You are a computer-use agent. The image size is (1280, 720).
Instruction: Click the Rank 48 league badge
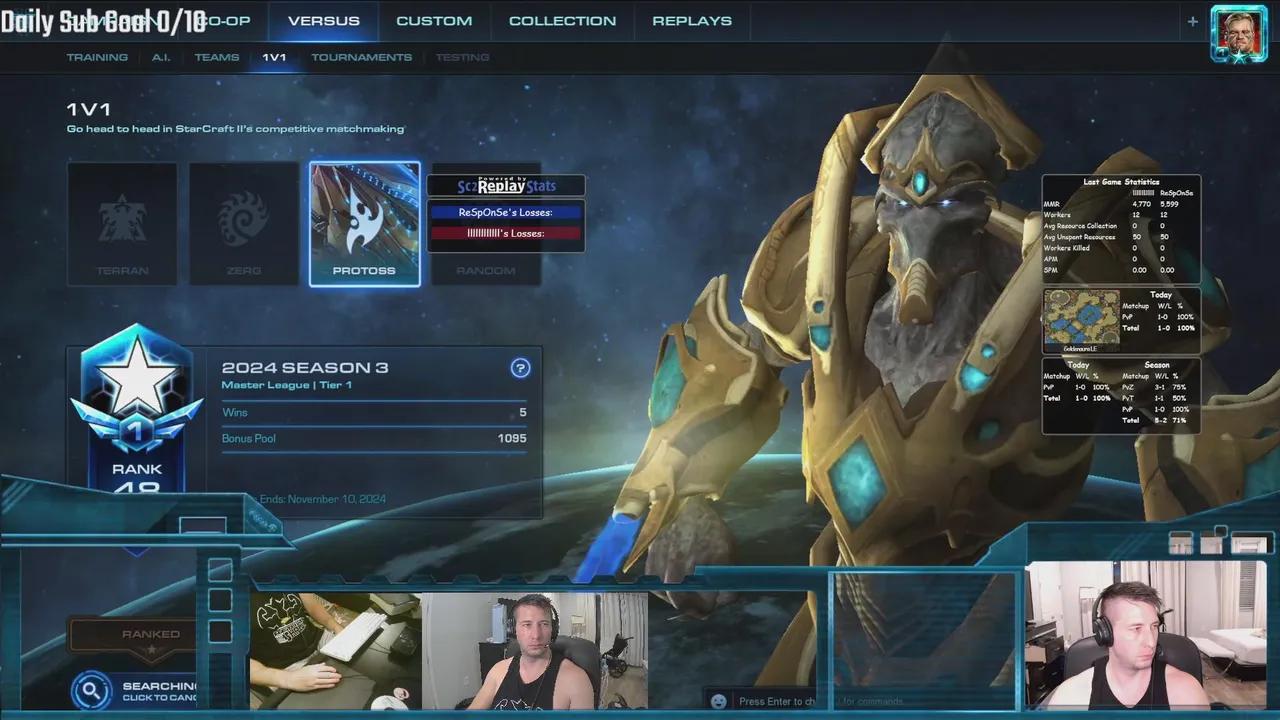pos(137,400)
